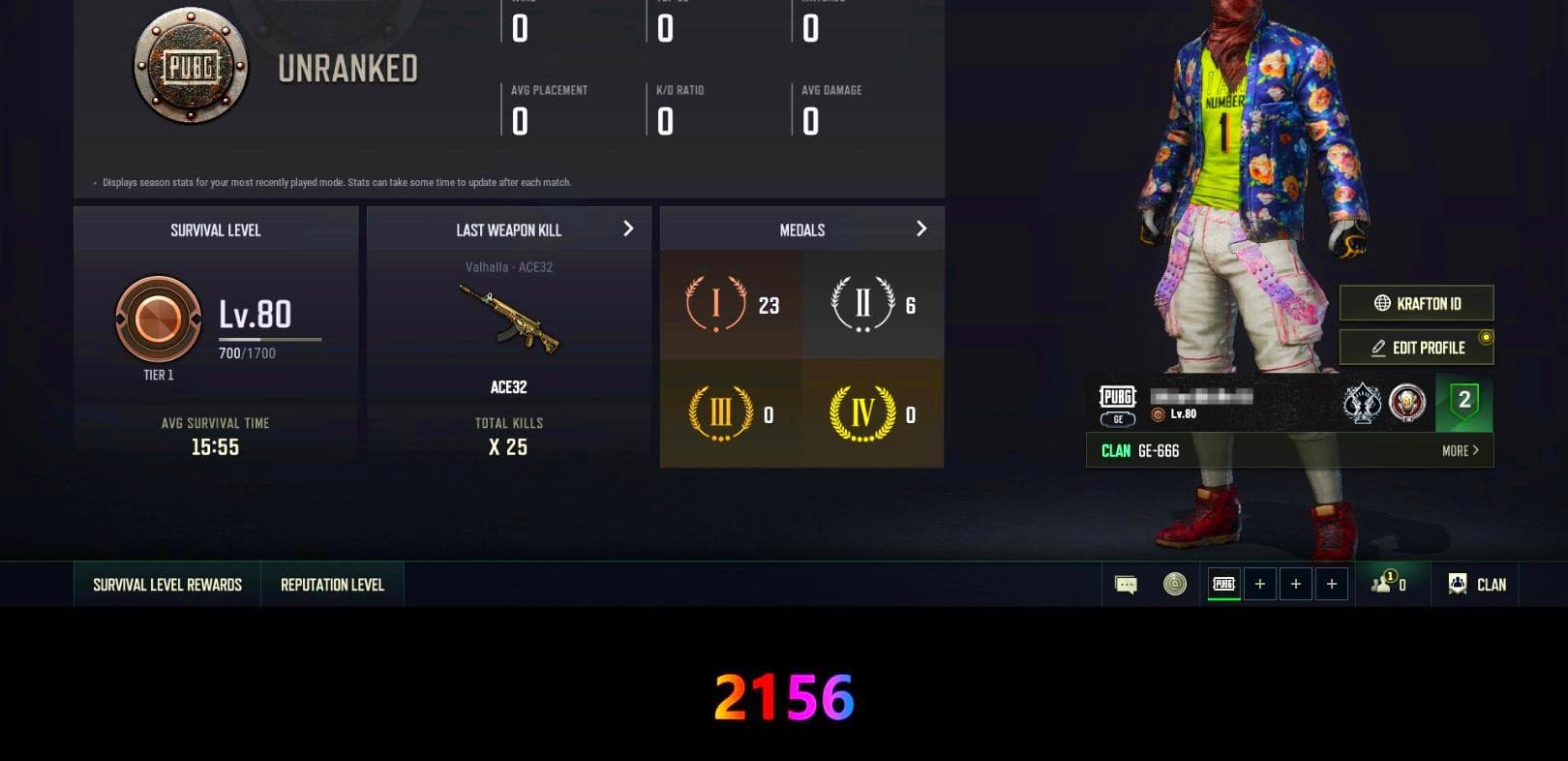Open the Medals panel via its arrow
This screenshot has height=761, width=1568.
coord(921,228)
